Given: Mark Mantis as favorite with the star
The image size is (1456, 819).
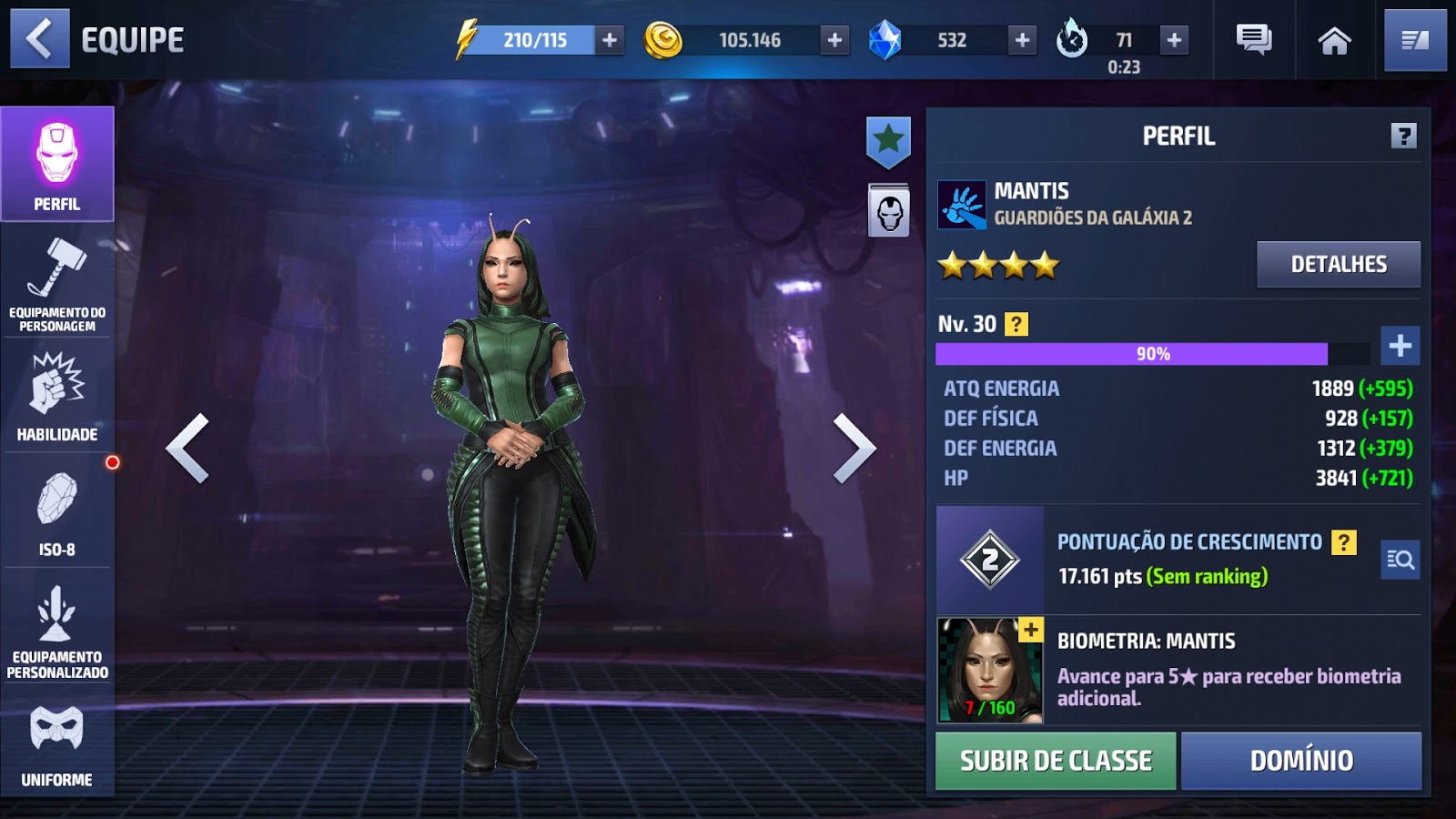Looking at the screenshot, I should [888, 141].
